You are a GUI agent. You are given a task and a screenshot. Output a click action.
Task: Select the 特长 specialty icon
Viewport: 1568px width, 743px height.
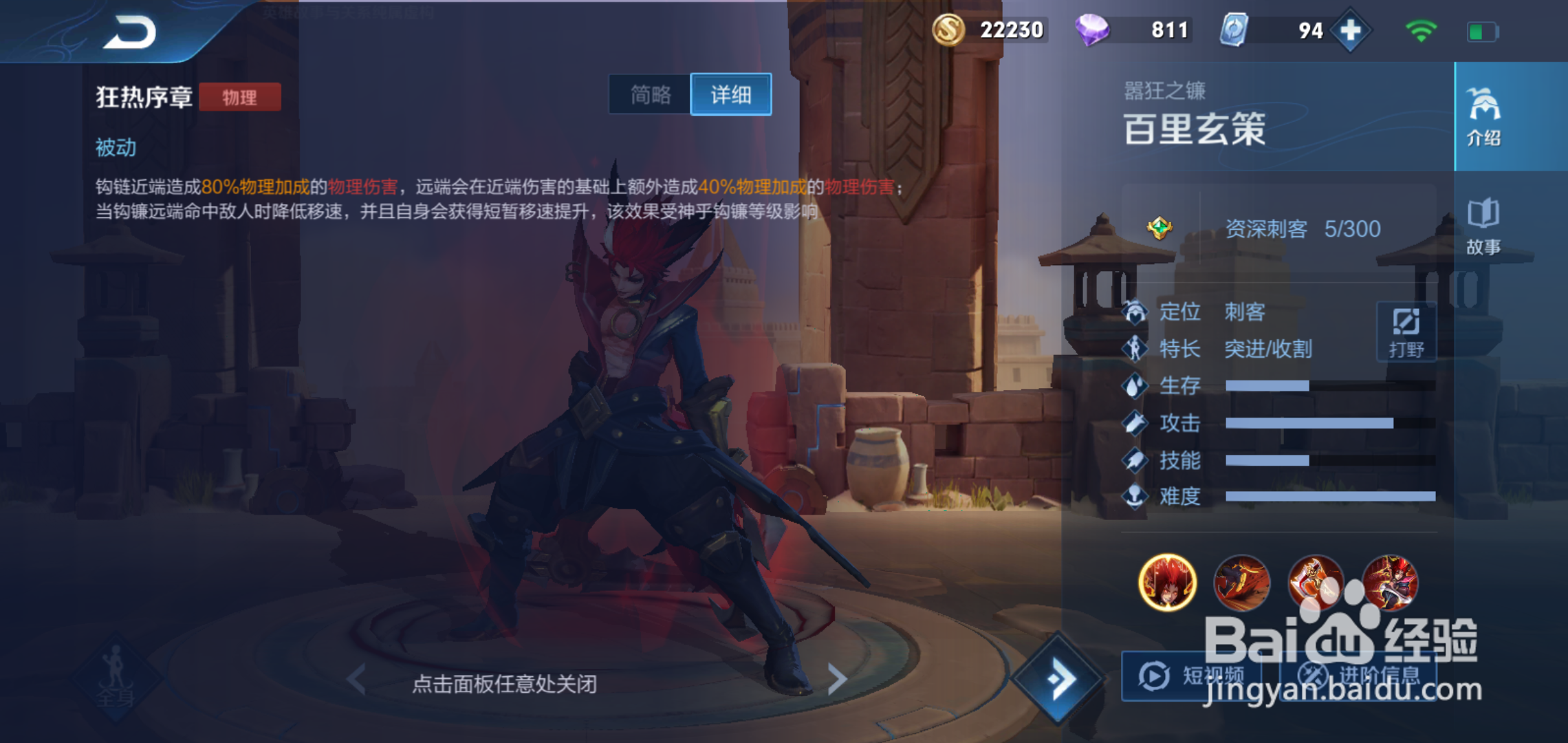1135,349
